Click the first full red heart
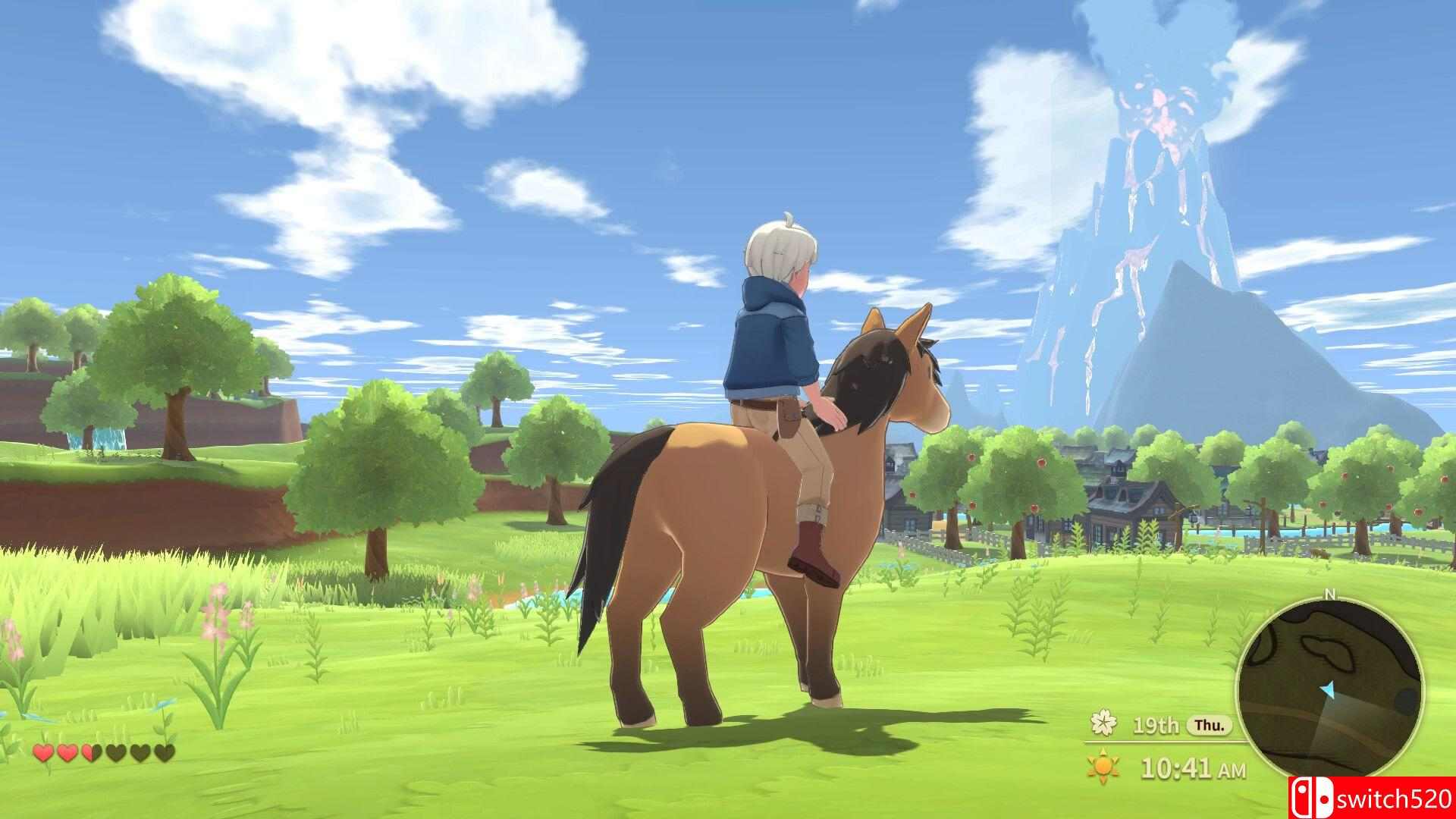 [42, 752]
